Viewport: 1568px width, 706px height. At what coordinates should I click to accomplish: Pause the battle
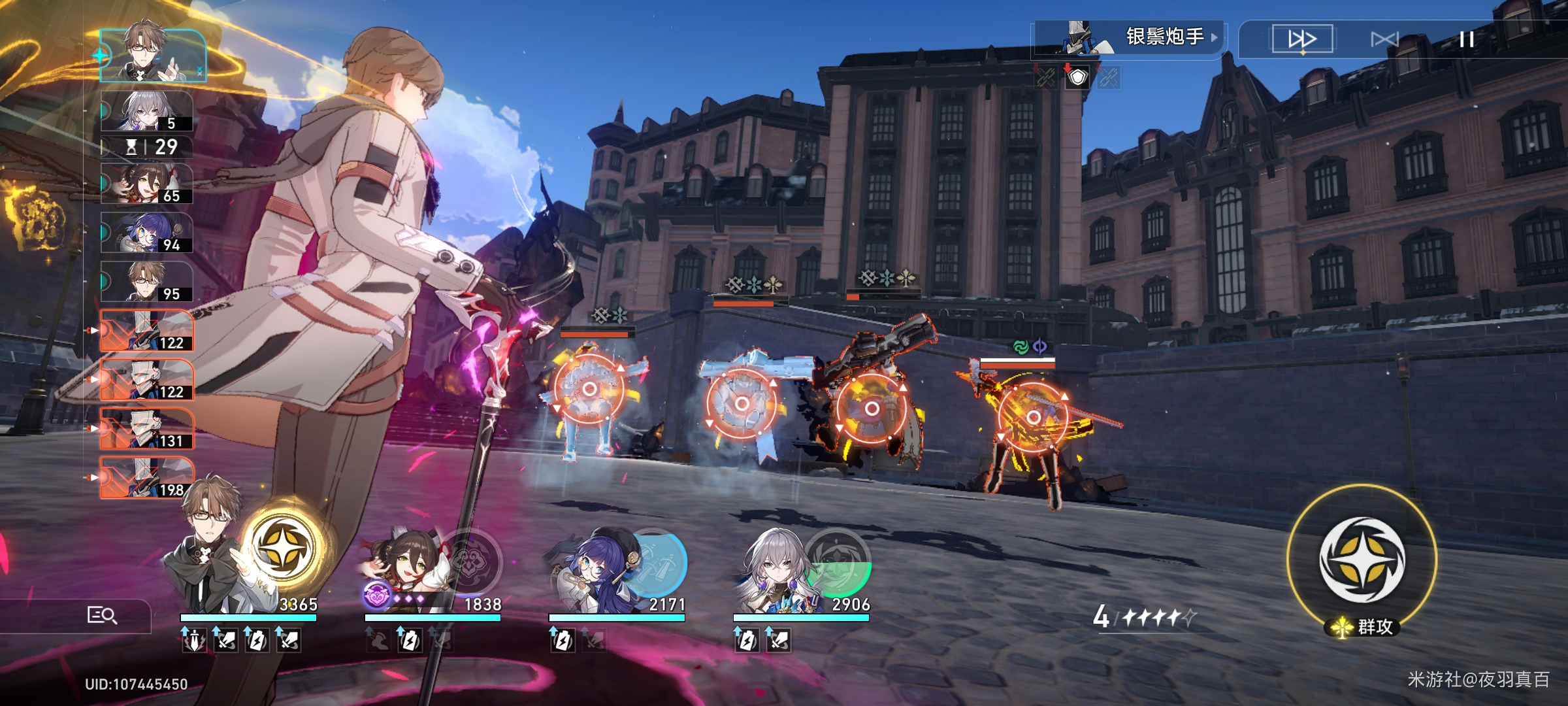(x=1467, y=39)
